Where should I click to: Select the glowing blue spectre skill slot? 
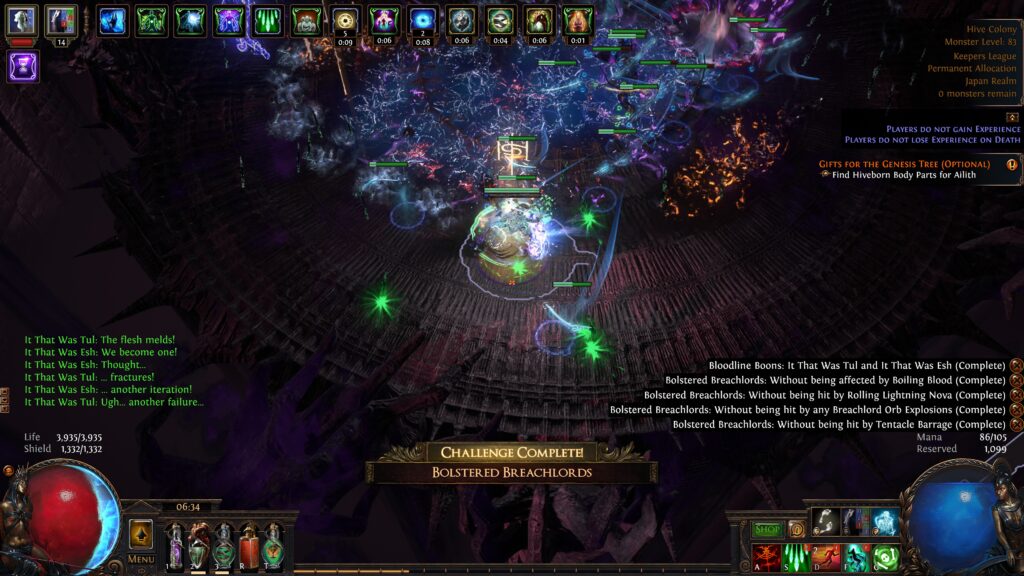point(885,522)
